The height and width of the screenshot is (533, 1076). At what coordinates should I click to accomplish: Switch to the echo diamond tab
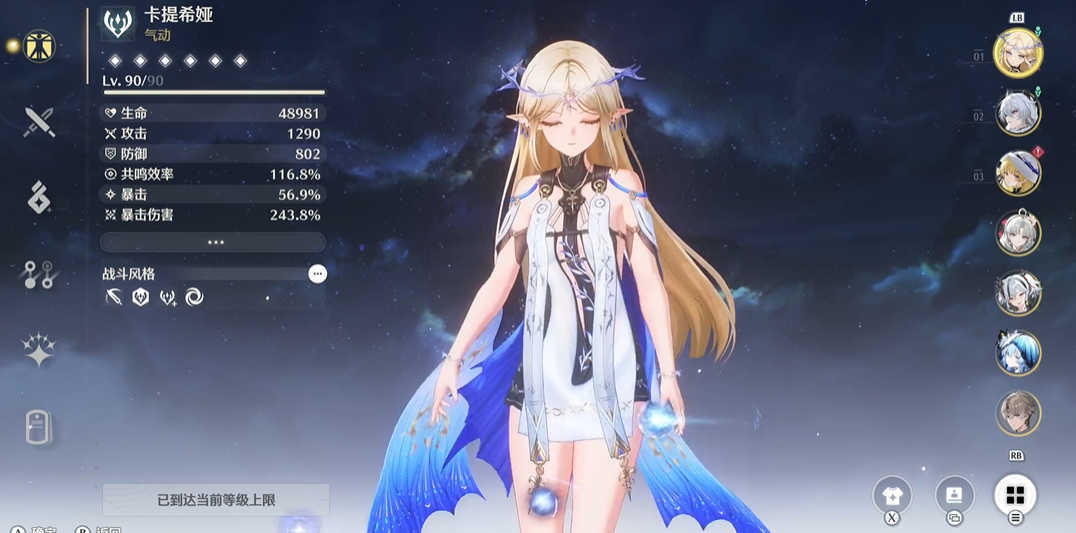pos(39,198)
